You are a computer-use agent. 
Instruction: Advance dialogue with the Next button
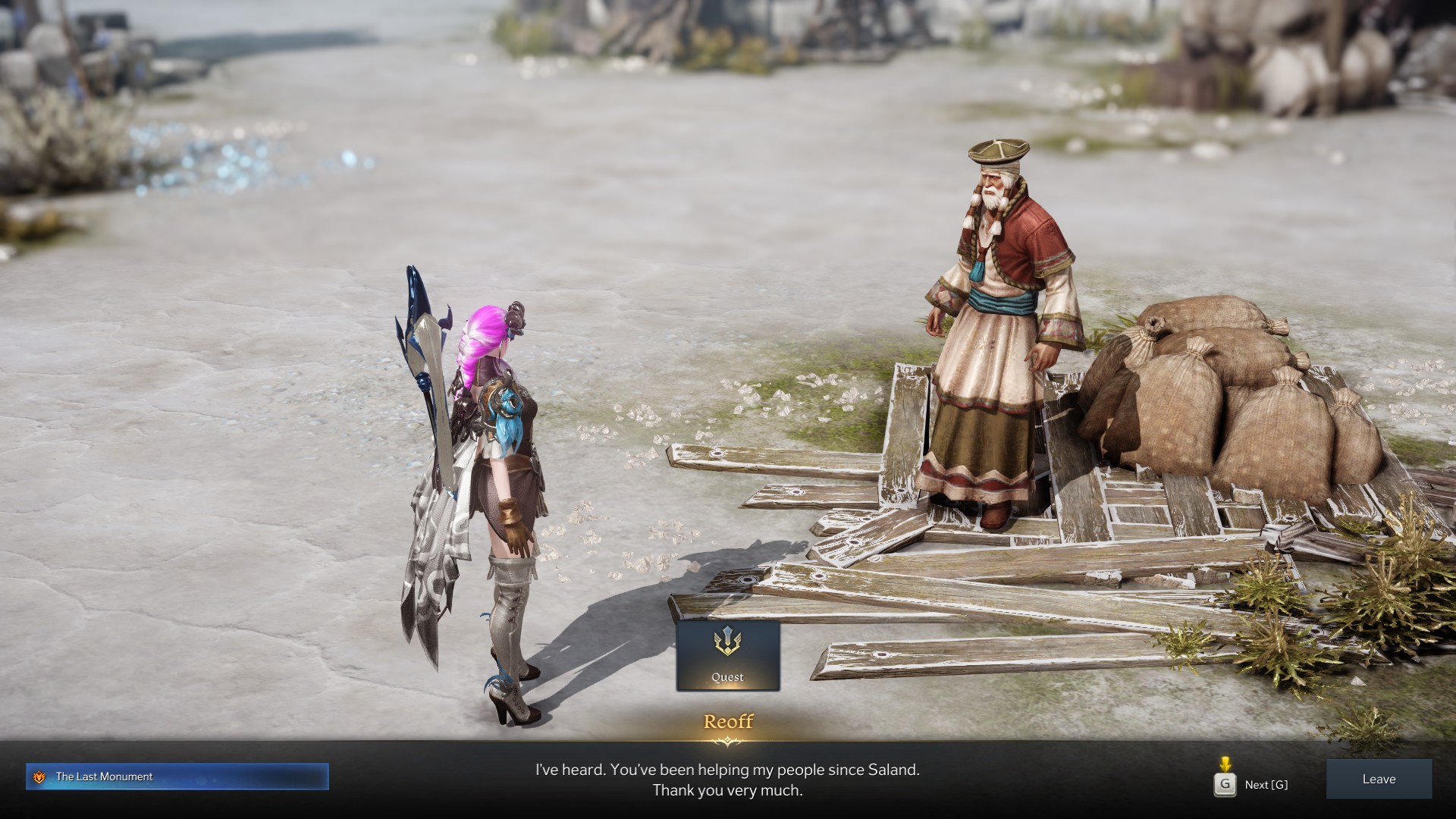1251,784
